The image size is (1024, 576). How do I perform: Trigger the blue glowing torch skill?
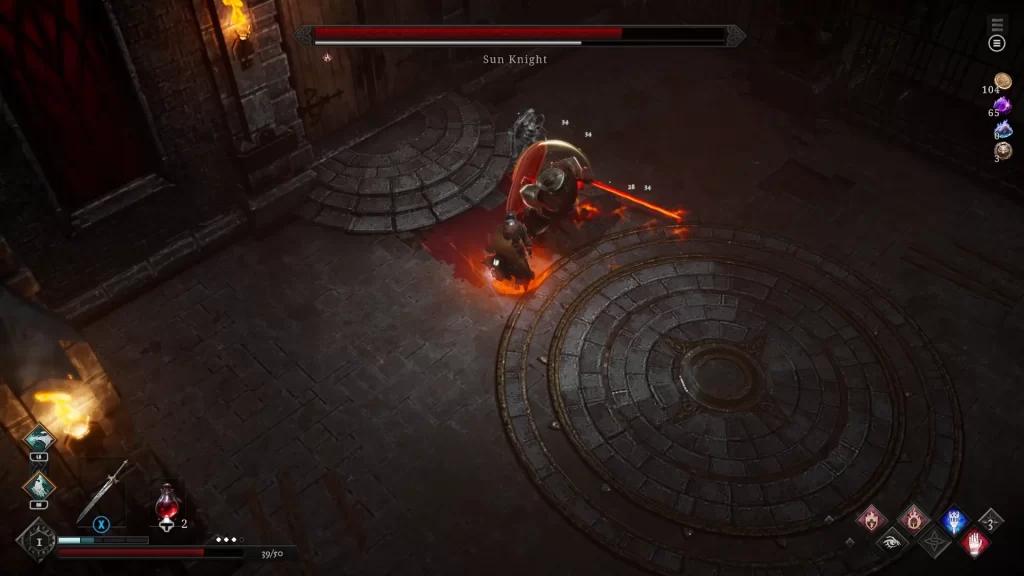(x=954, y=519)
